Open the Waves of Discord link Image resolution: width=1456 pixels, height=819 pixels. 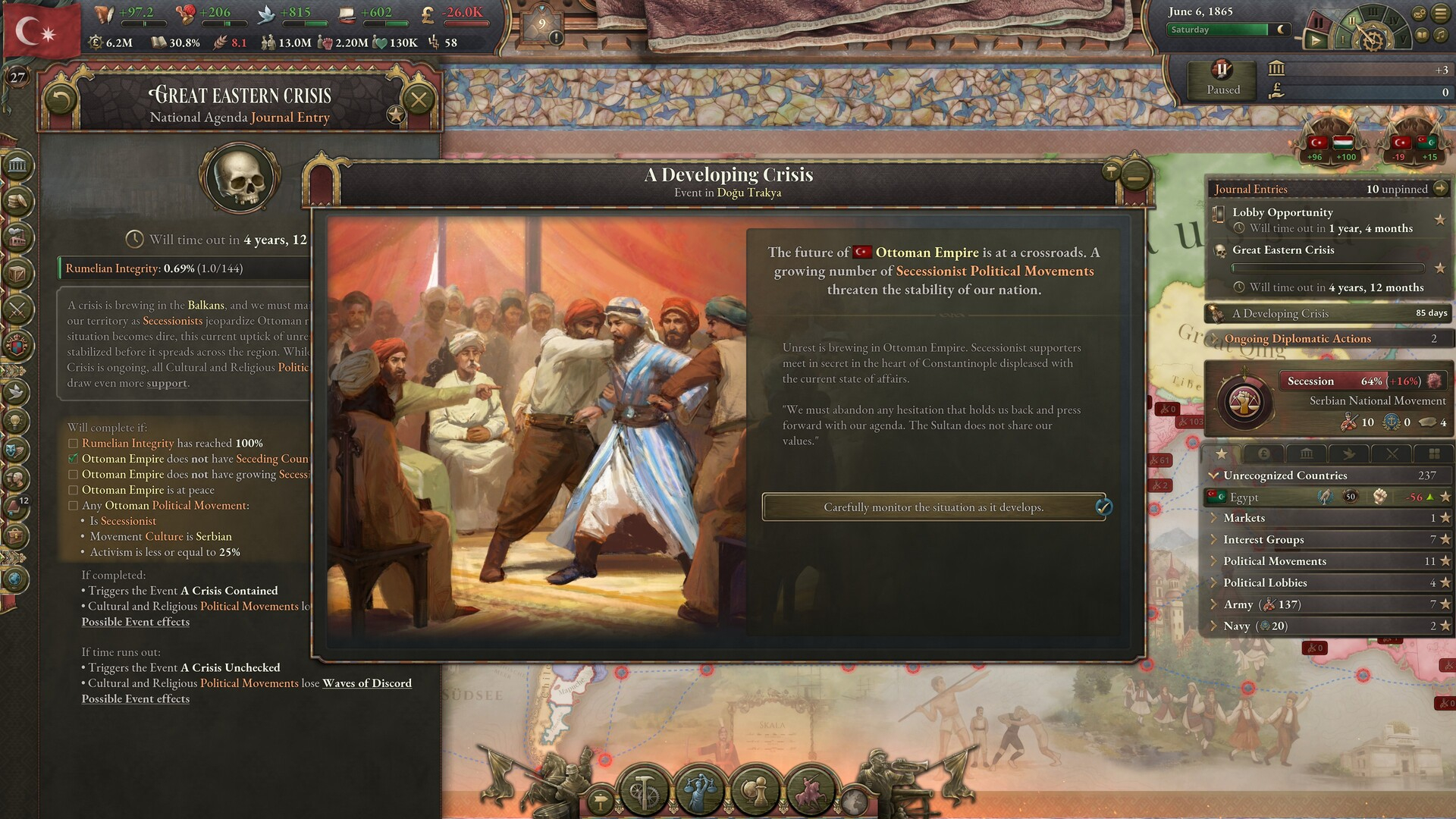[367, 683]
